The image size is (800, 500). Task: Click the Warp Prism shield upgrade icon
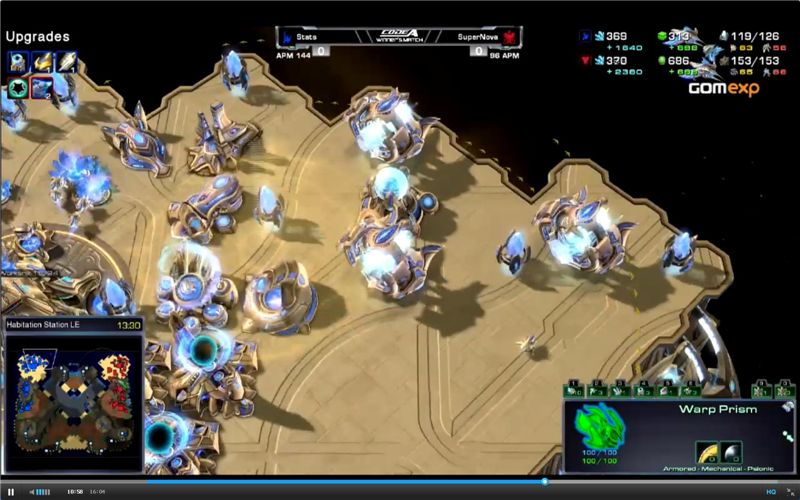(x=731, y=452)
